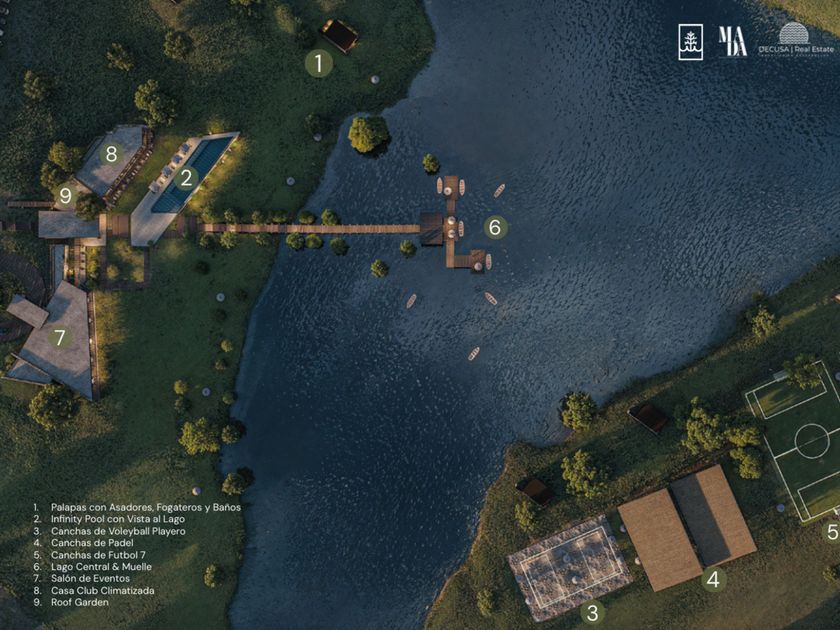Select marker 7 on the events hall
This screenshot has width=840, height=630.
click(59, 338)
